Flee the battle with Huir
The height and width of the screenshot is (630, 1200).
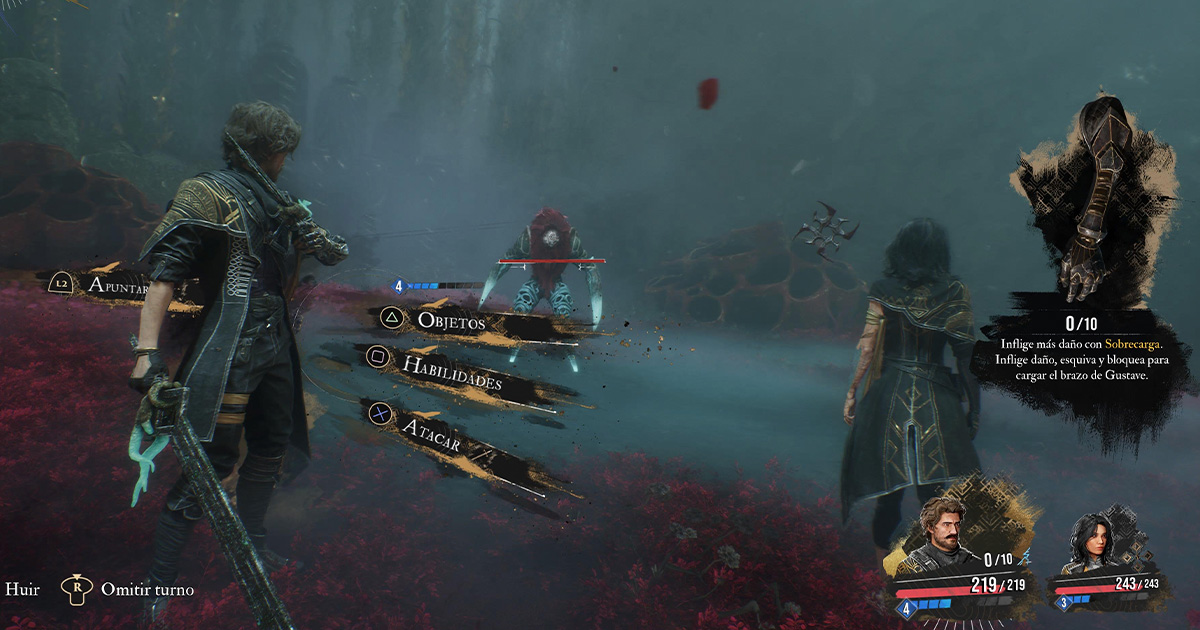click(22, 589)
